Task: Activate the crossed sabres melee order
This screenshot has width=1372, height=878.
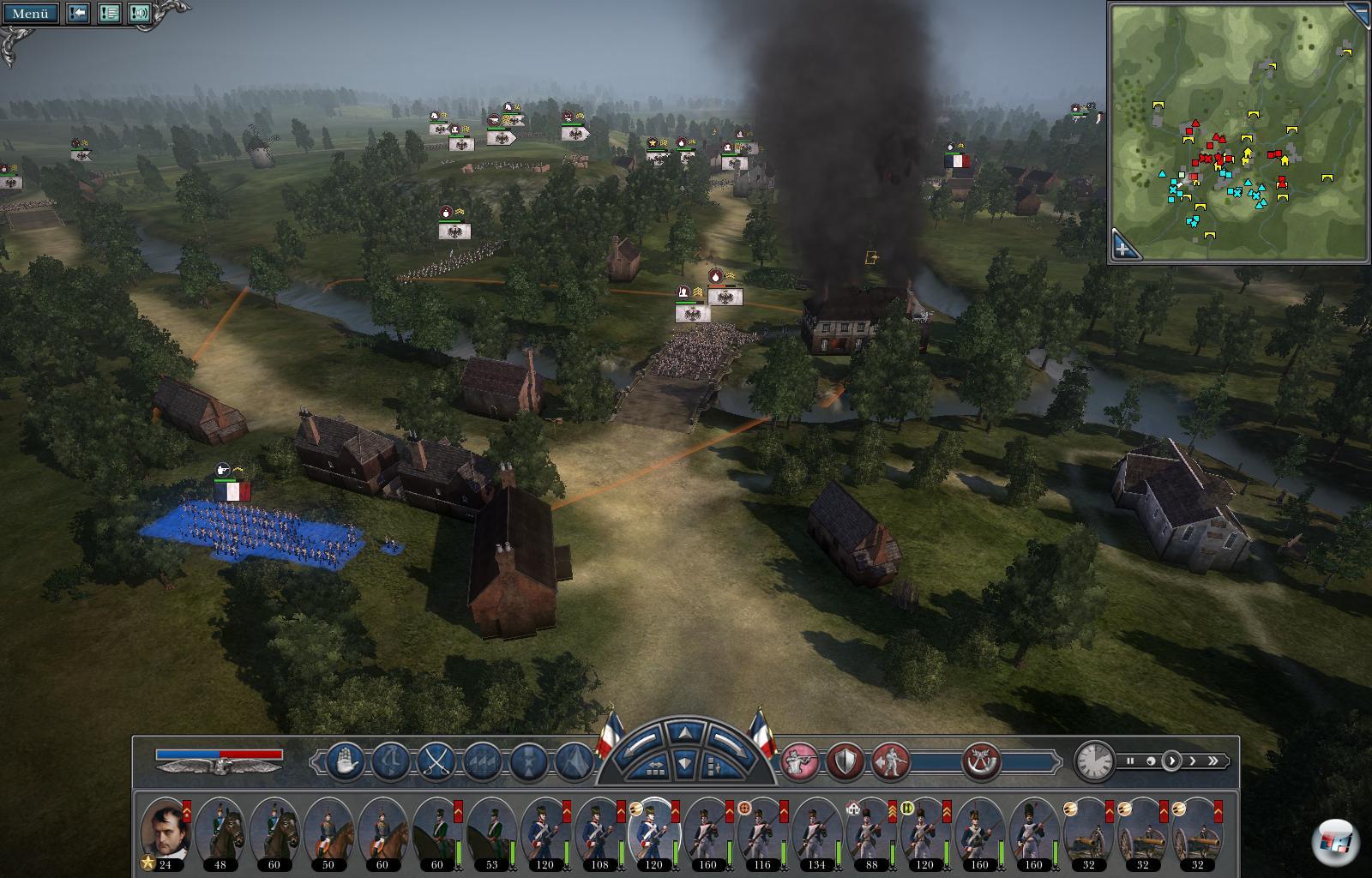Action: pyautogui.click(x=436, y=761)
